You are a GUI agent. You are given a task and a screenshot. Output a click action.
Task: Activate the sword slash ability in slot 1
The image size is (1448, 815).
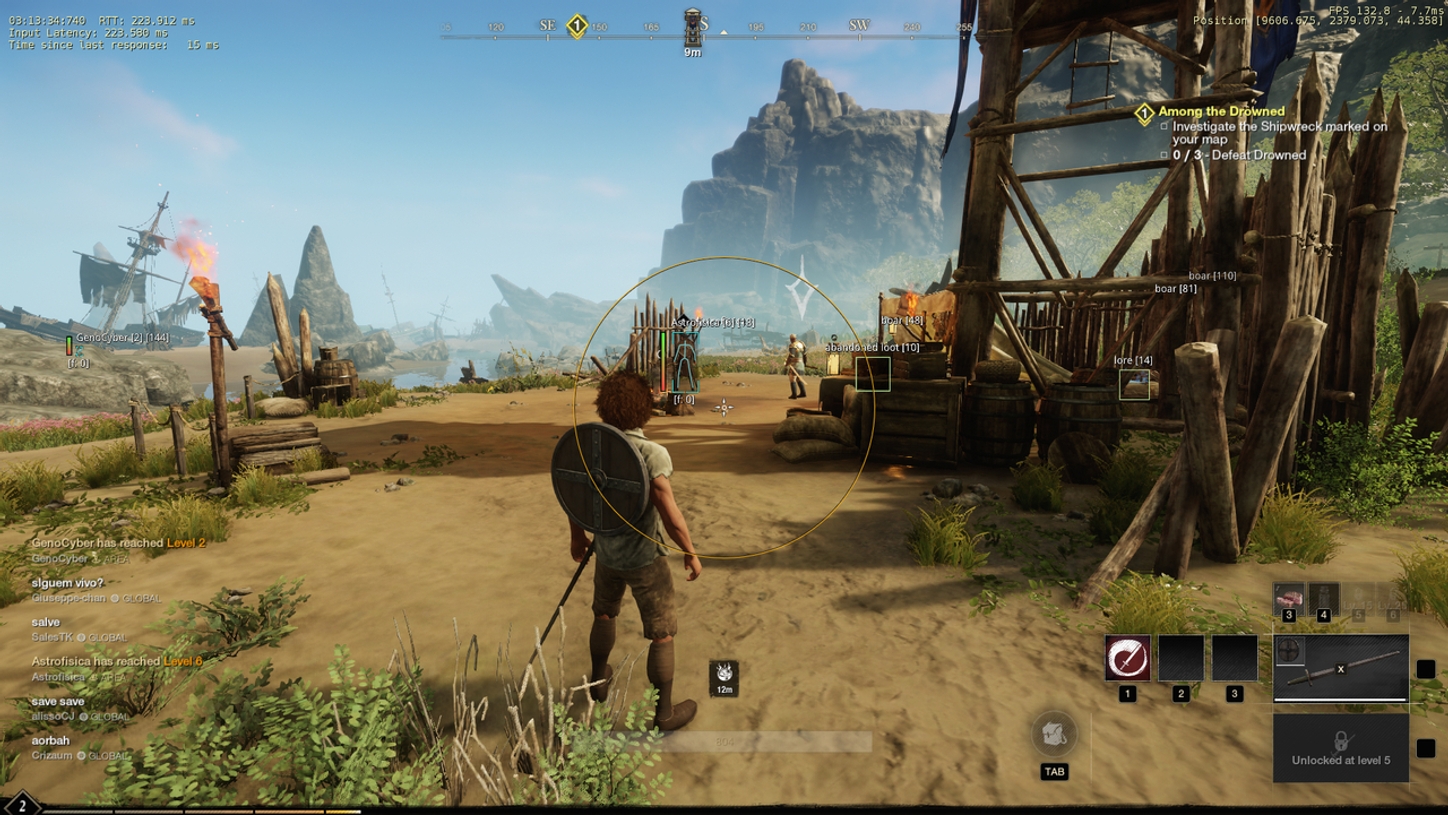1127,659
